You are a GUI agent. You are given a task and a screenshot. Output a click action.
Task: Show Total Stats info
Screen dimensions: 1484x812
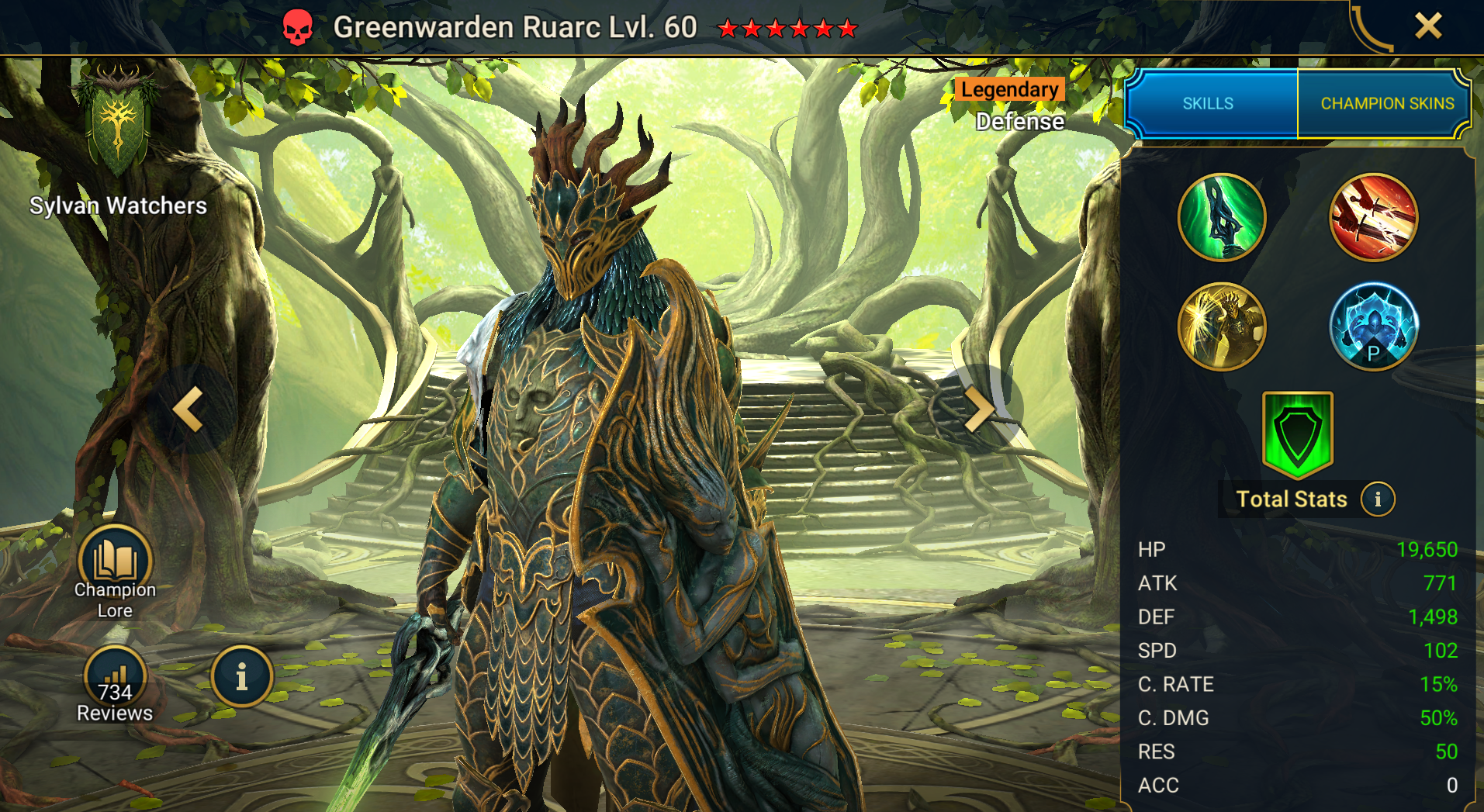tap(1378, 499)
